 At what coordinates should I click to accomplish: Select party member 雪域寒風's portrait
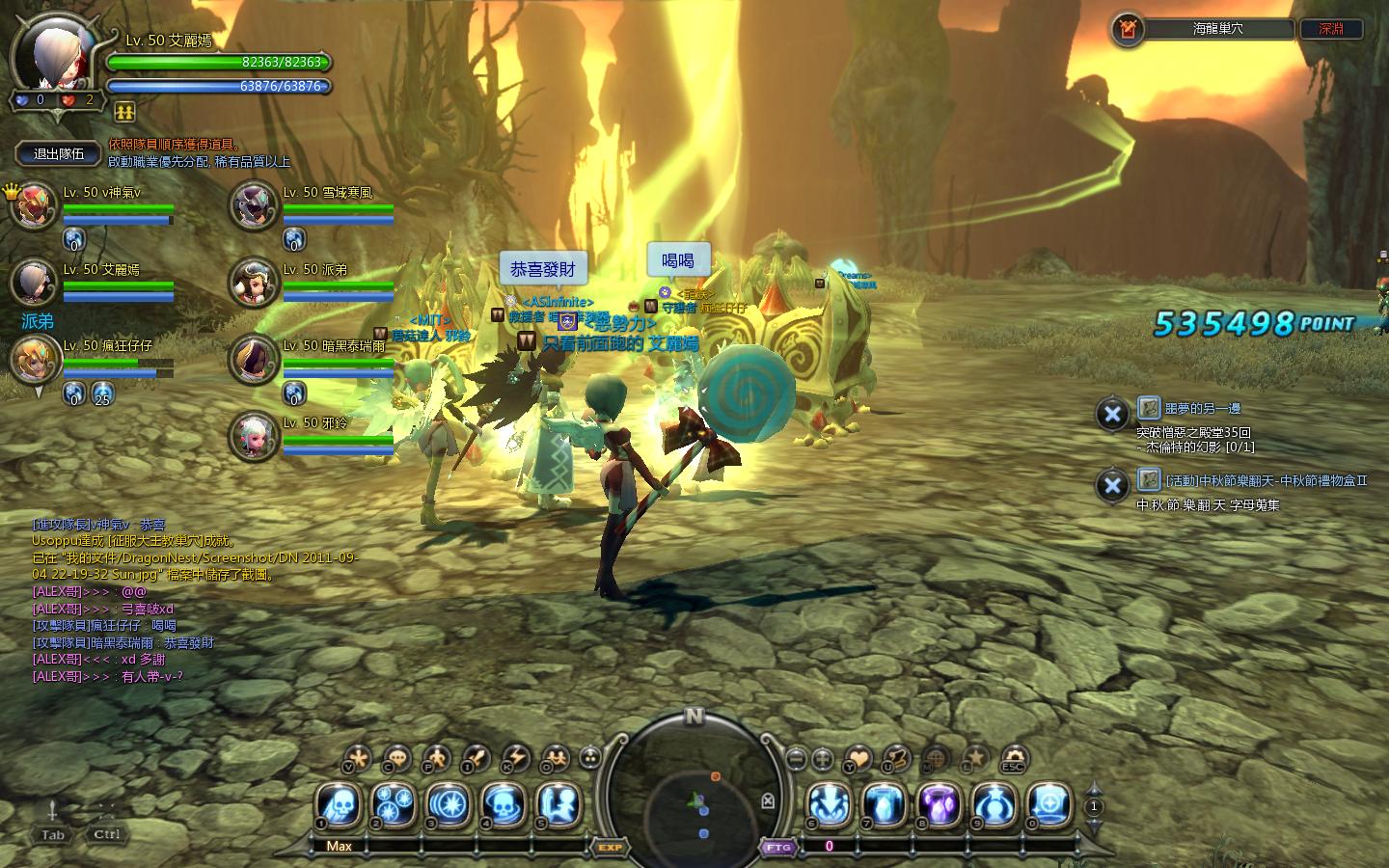point(255,204)
